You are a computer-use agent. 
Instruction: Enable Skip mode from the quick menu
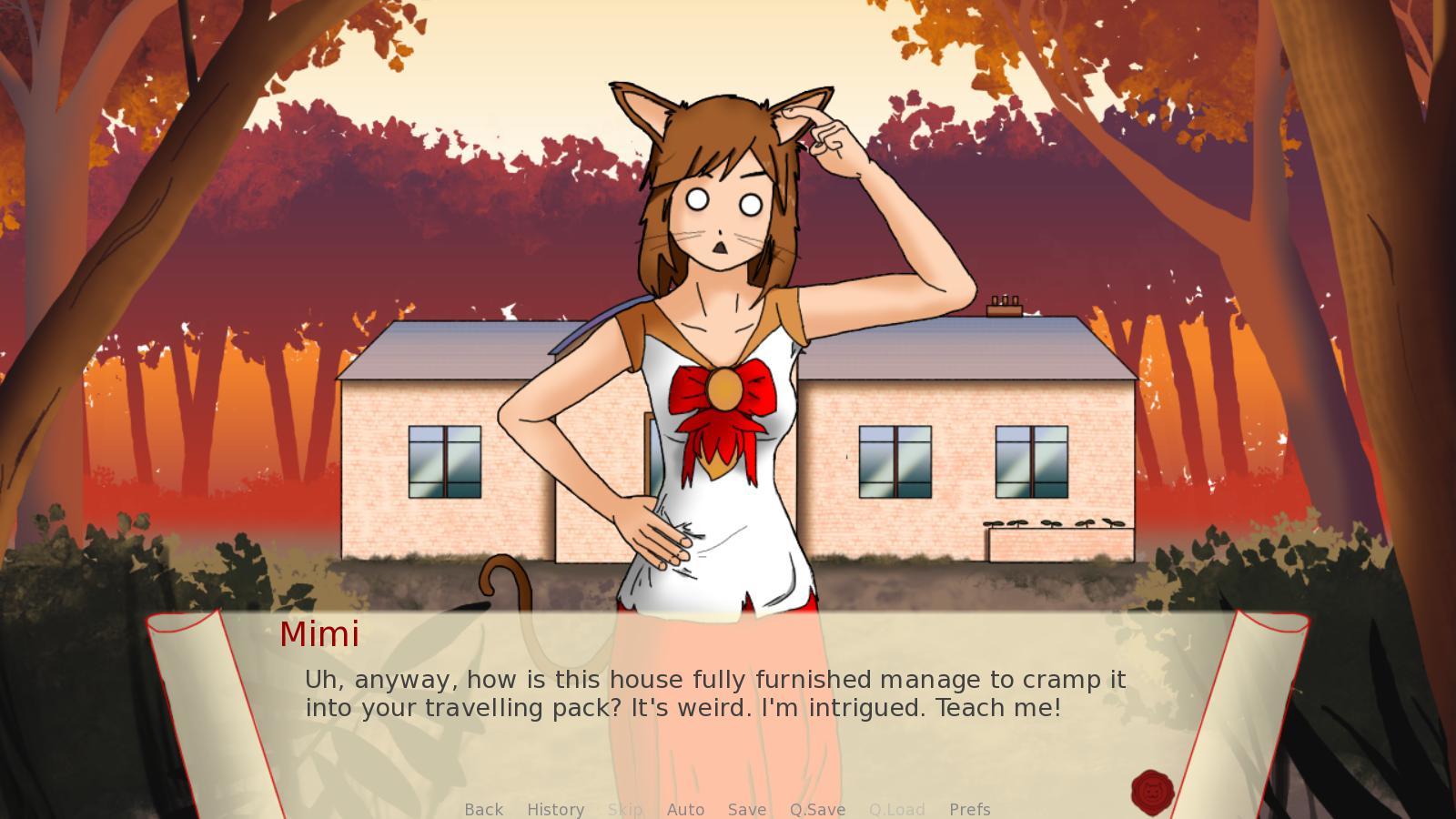[625, 809]
